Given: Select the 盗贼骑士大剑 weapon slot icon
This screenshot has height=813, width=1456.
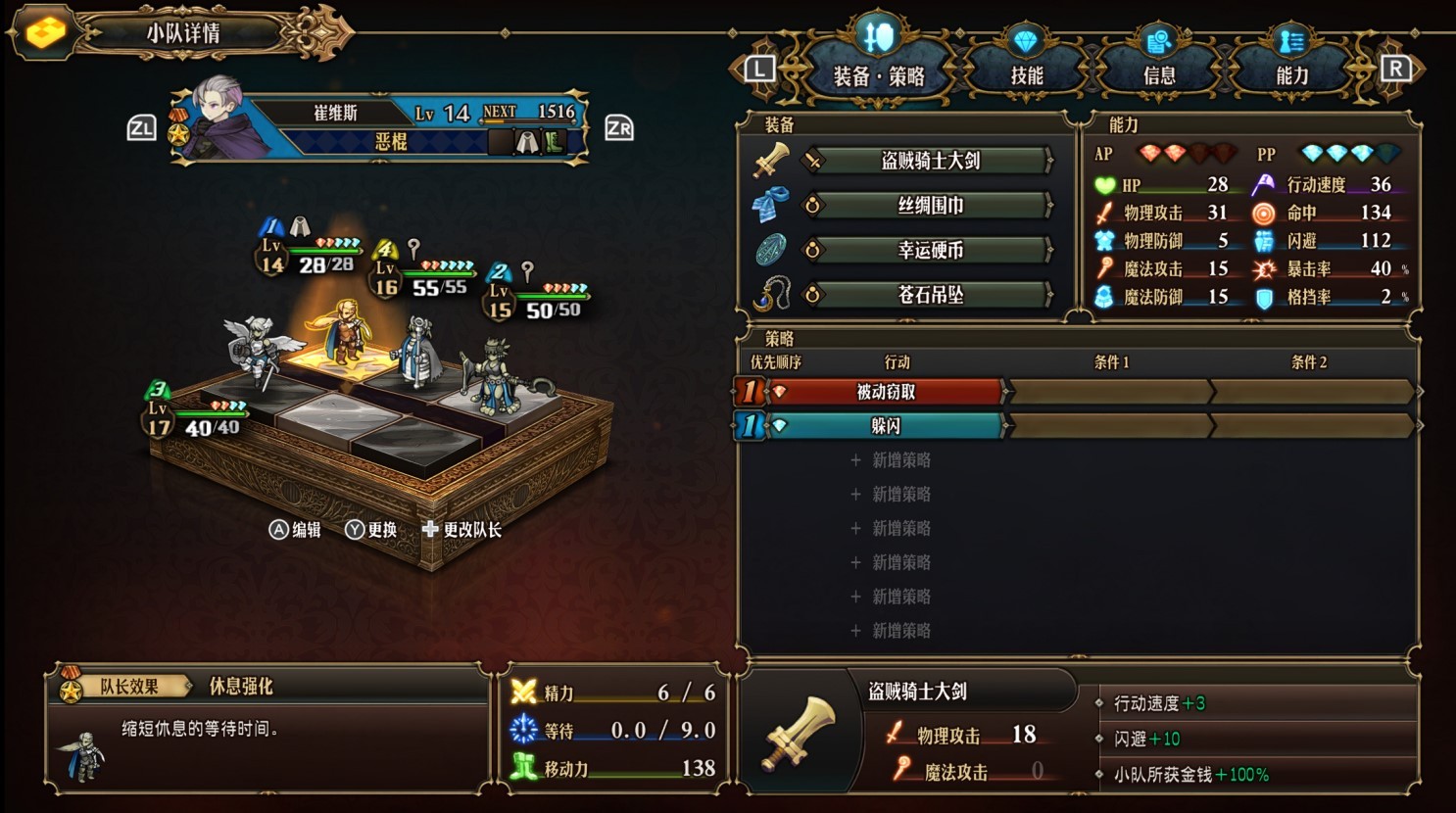Looking at the screenshot, I should point(773,159).
